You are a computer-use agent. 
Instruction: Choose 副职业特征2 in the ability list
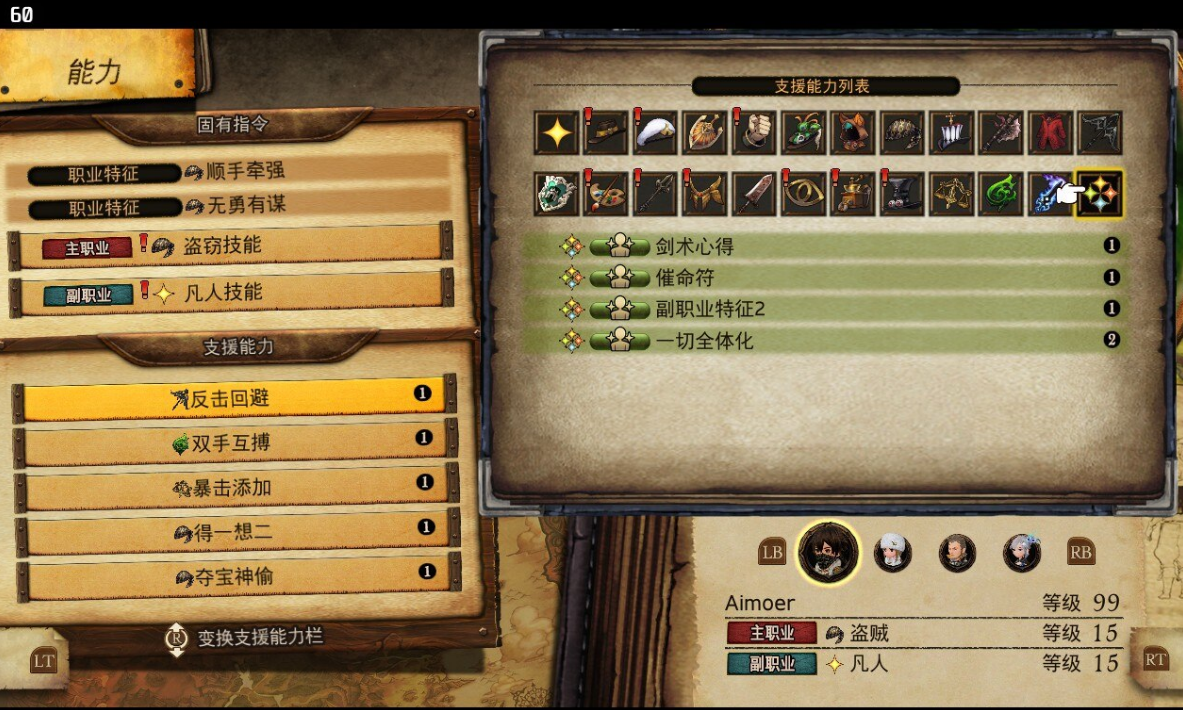click(820, 309)
